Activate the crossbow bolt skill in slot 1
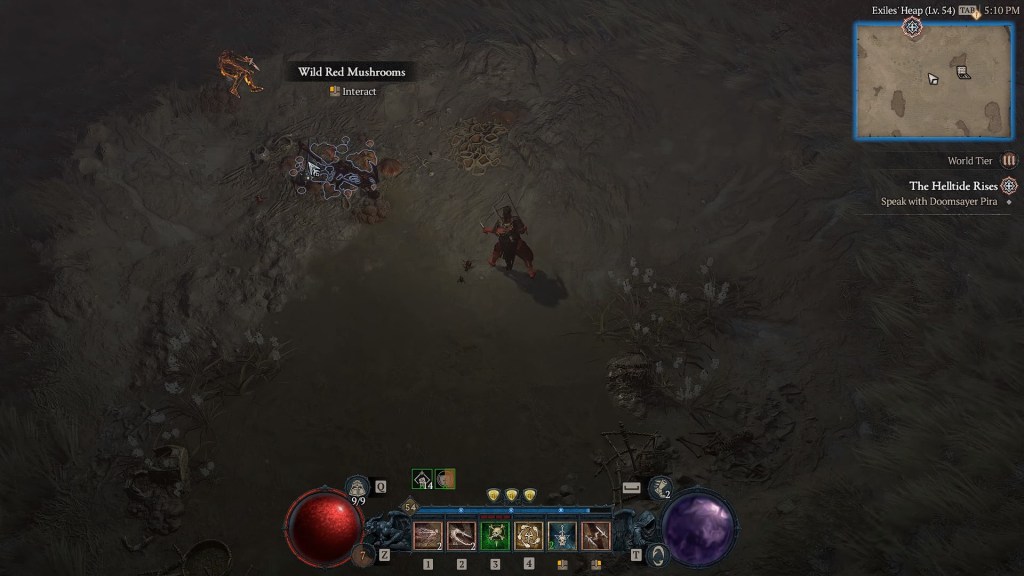This screenshot has width=1024, height=576. pos(428,537)
